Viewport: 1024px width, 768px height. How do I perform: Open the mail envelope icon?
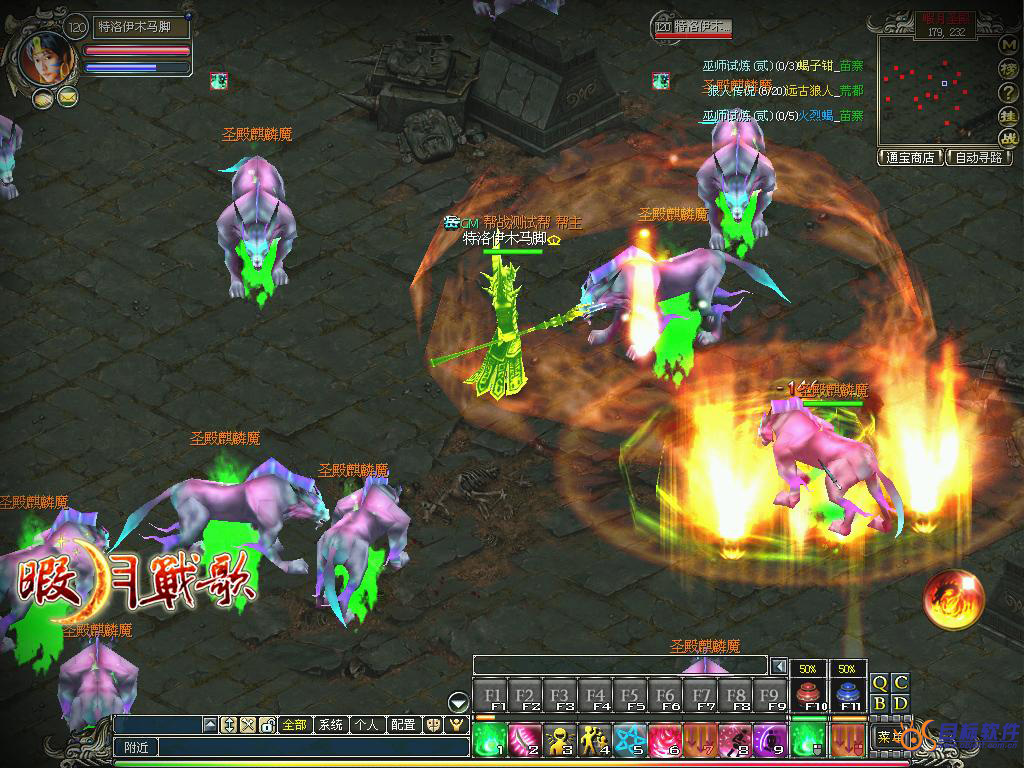(x=67, y=97)
